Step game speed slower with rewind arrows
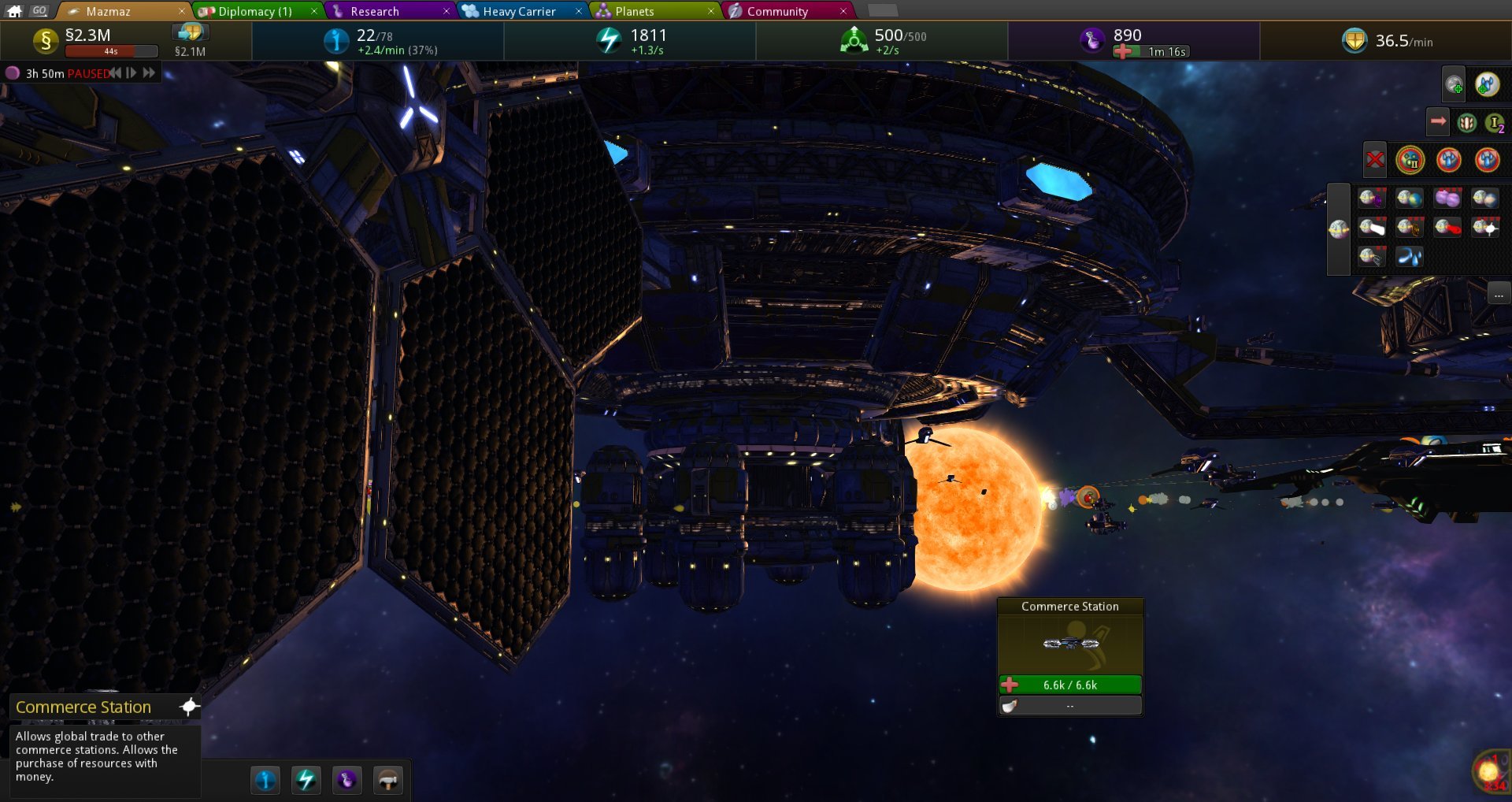1512x802 pixels. click(116, 73)
